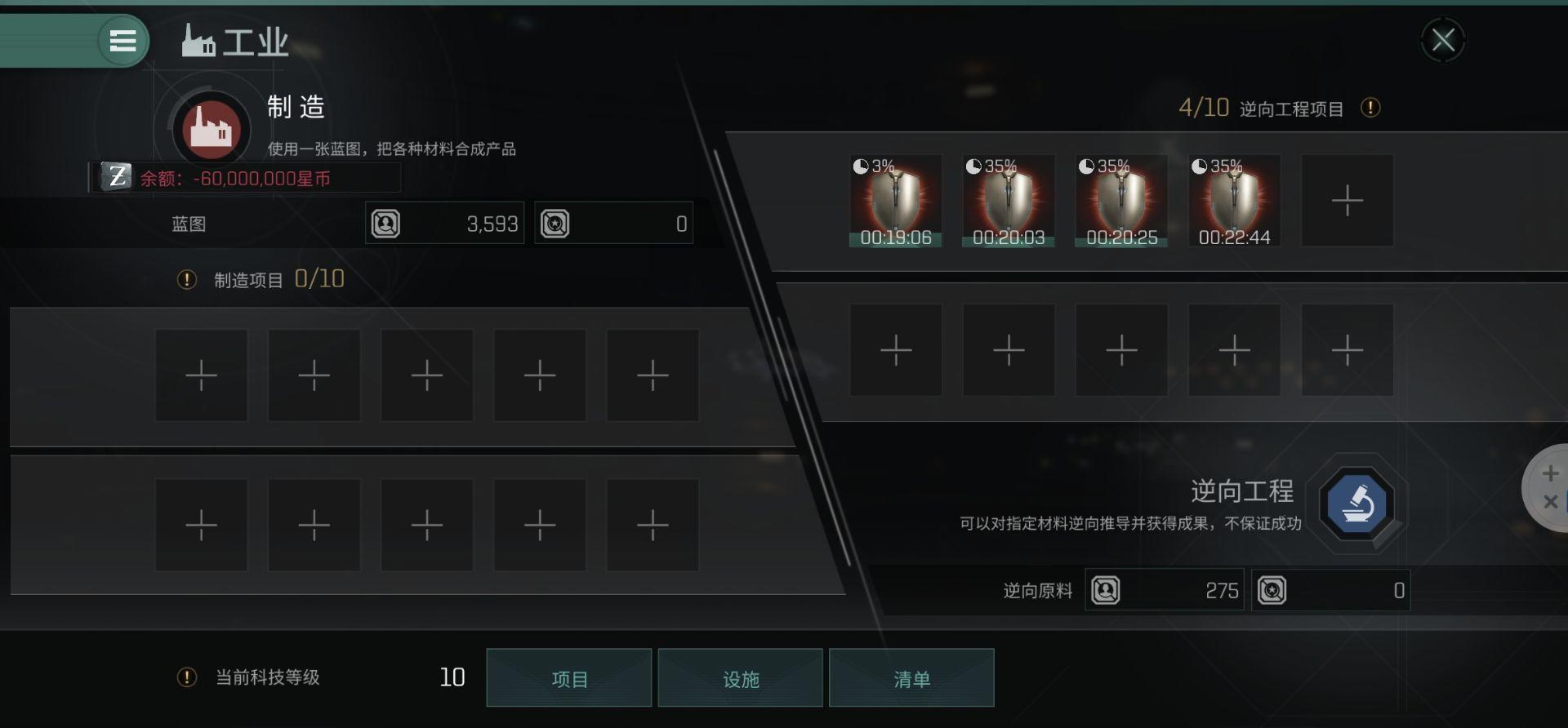Add a new reverse engineering project via plus slot
The image size is (1568, 728).
(1347, 200)
